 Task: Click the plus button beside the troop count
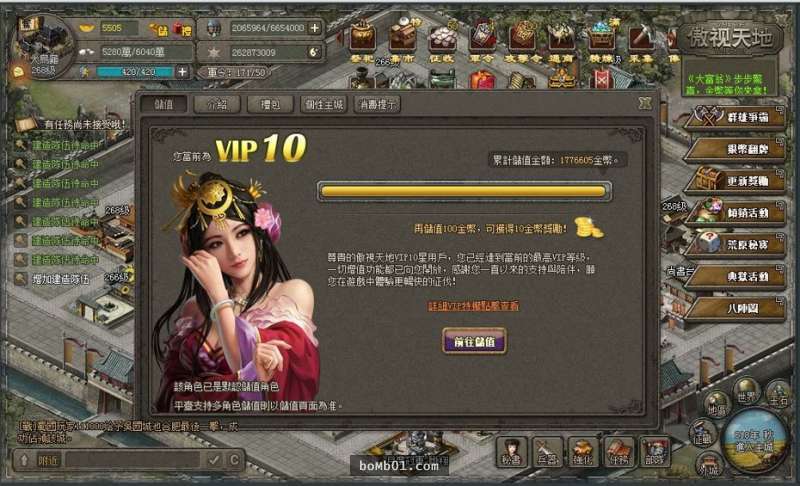point(315,28)
